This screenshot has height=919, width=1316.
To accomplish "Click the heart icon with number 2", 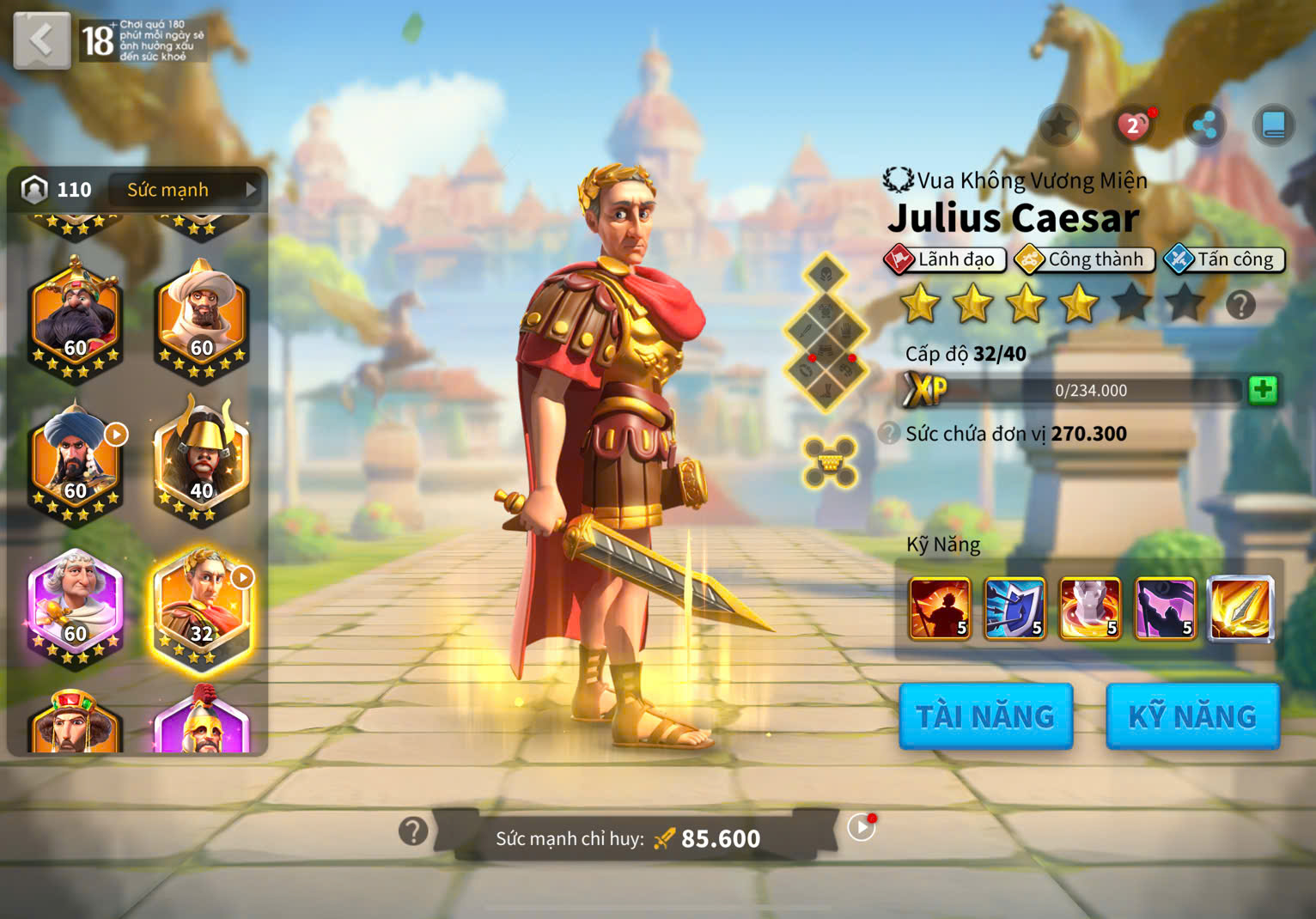I will [1134, 126].
